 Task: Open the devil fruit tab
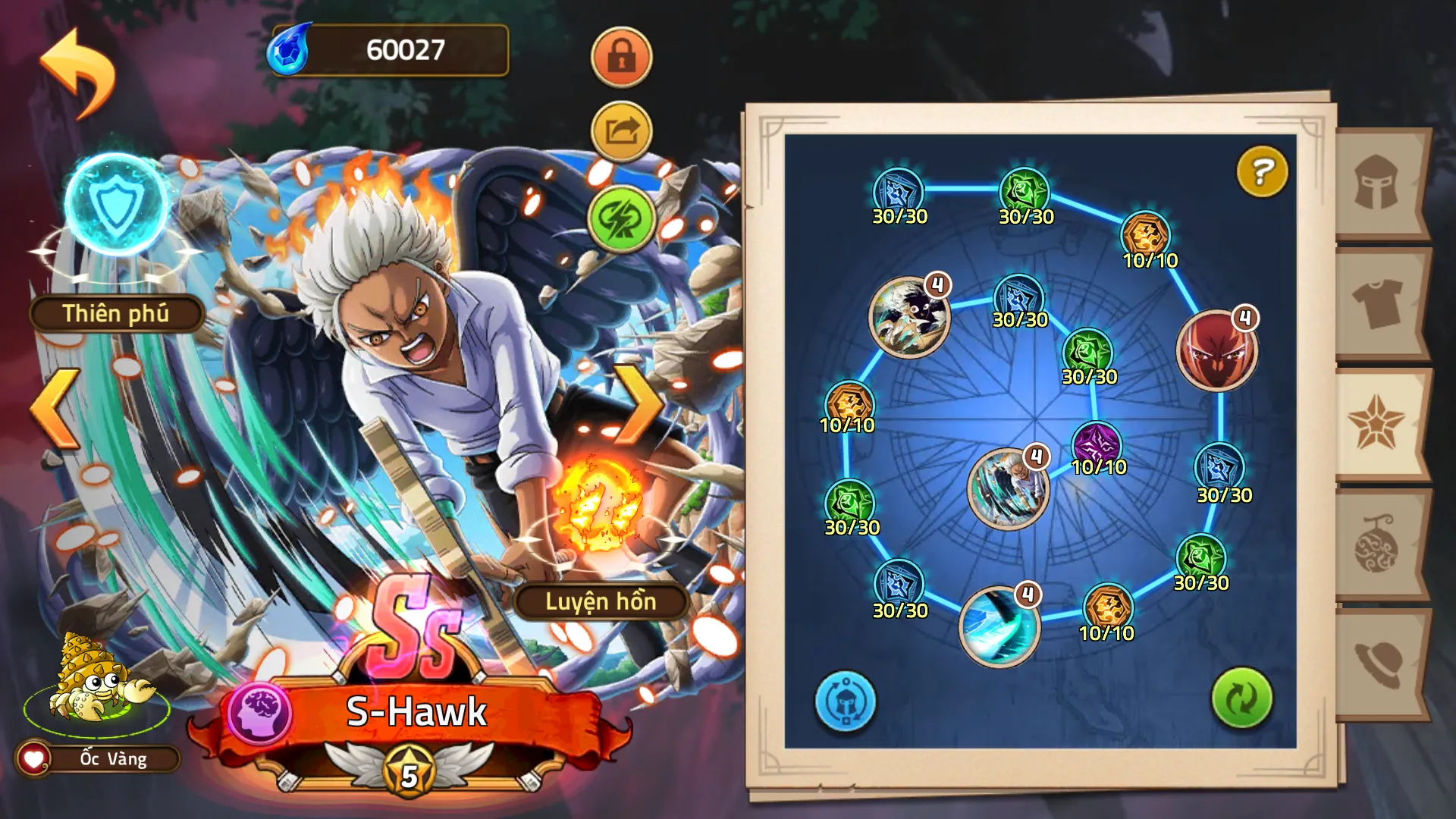(1376, 544)
